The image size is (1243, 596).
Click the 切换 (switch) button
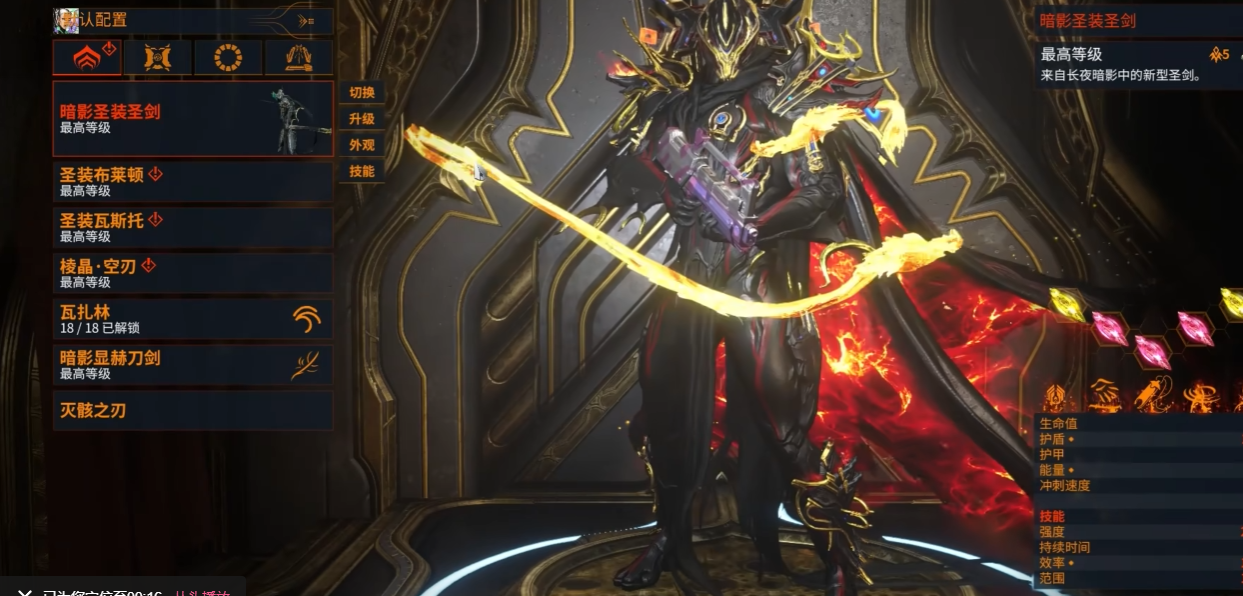(x=361, y=93)
